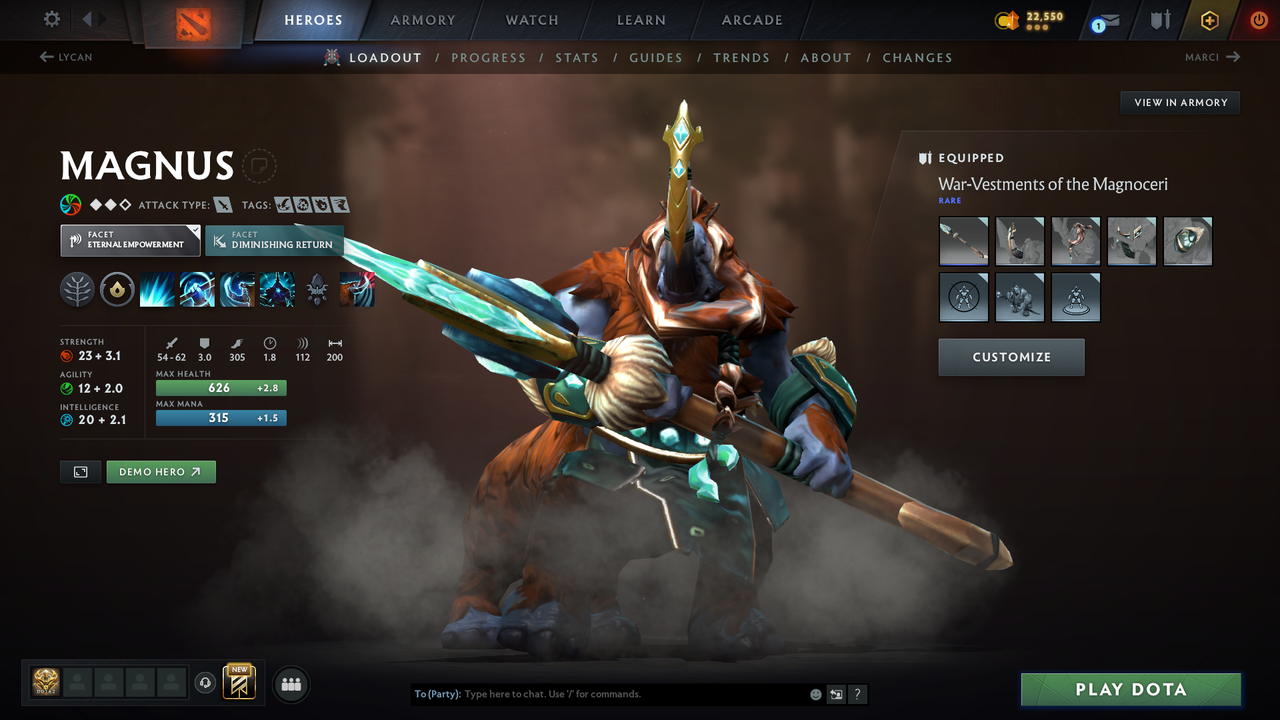Go back to Lycan with the left arrow
1280x720 pixels.
coord(65,57)
